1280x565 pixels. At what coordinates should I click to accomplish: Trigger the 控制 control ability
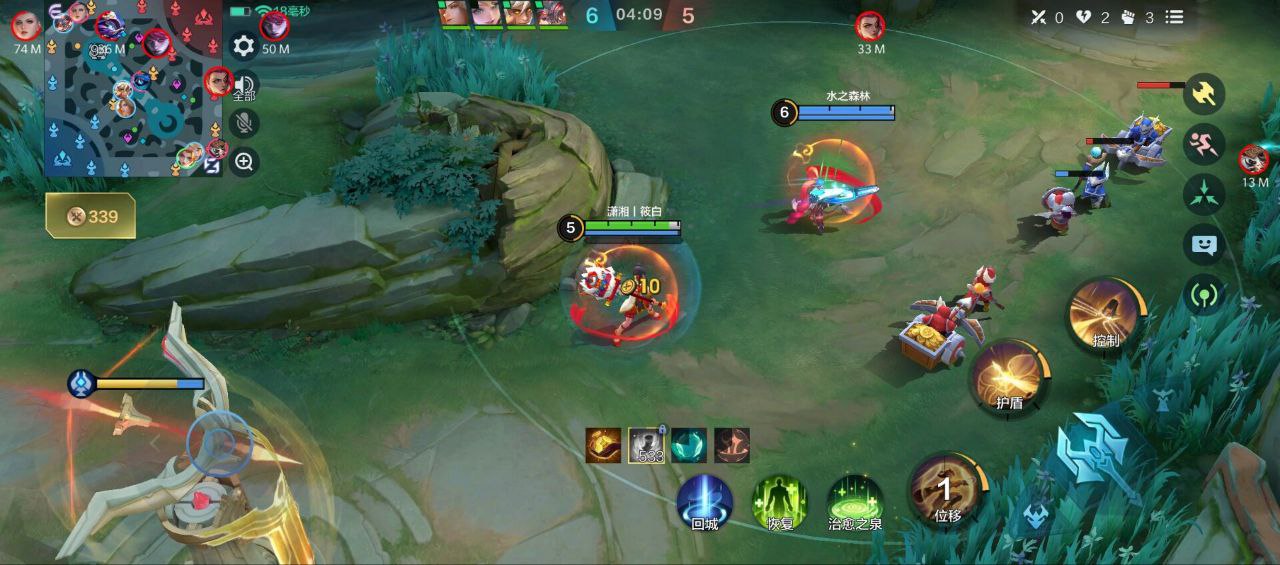point(1105,315)
